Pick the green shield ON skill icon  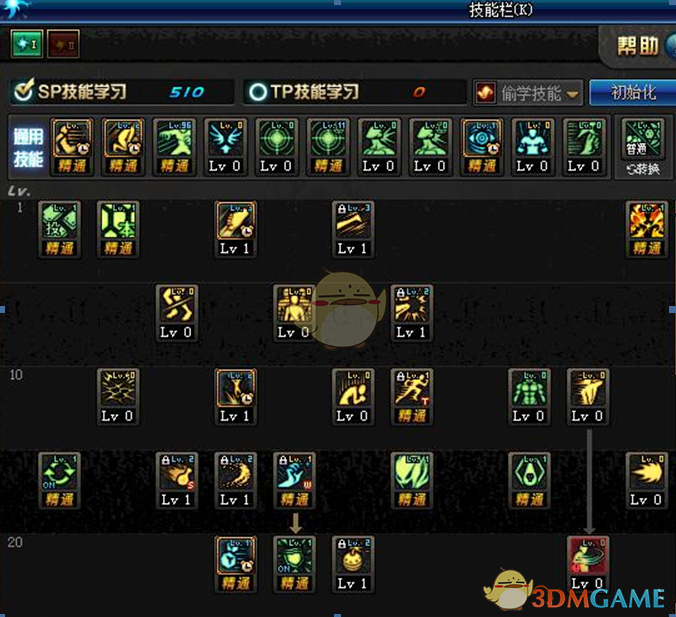[x=294, y=555]
